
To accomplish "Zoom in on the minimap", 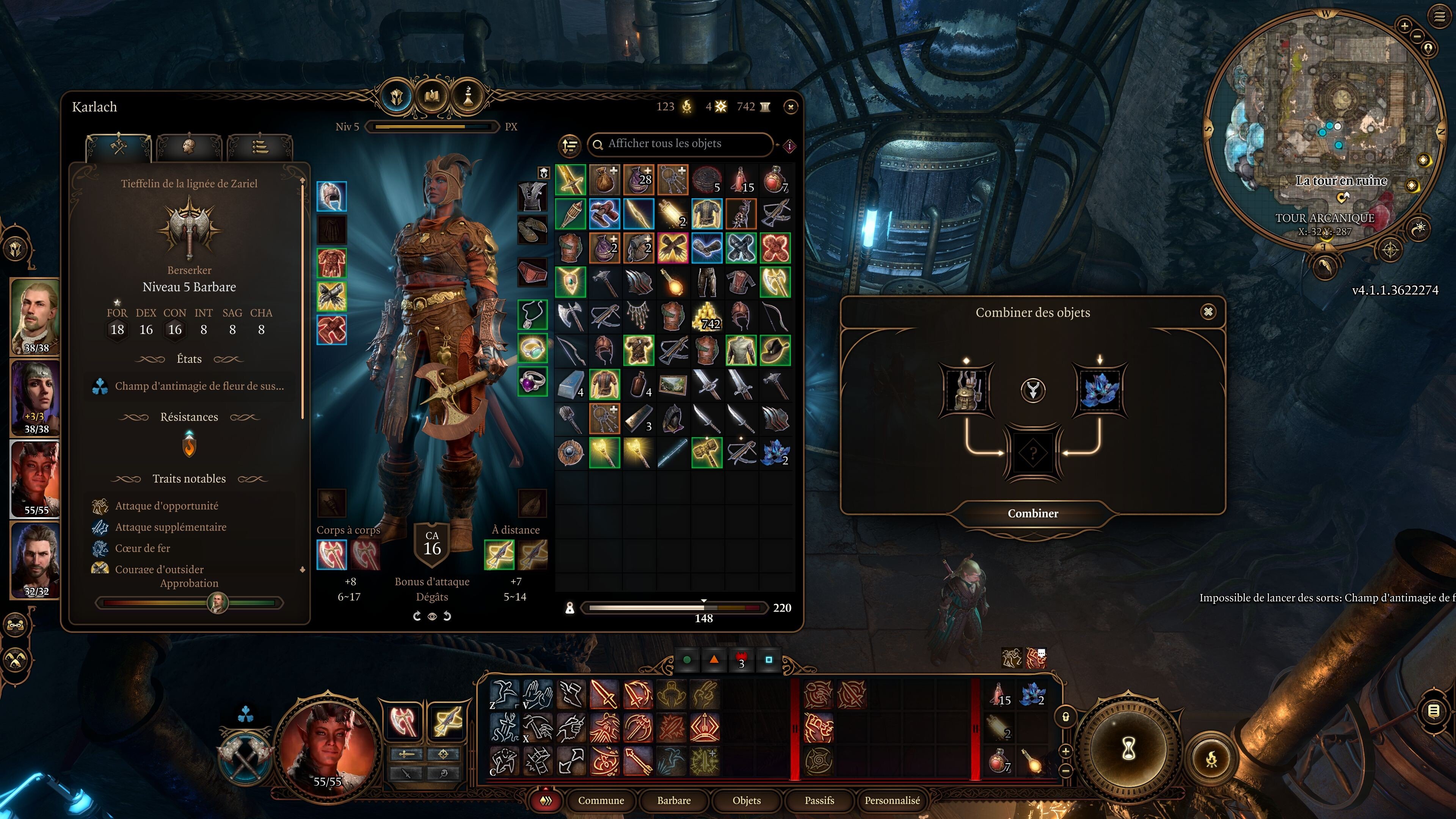I will click(1404, 25).
